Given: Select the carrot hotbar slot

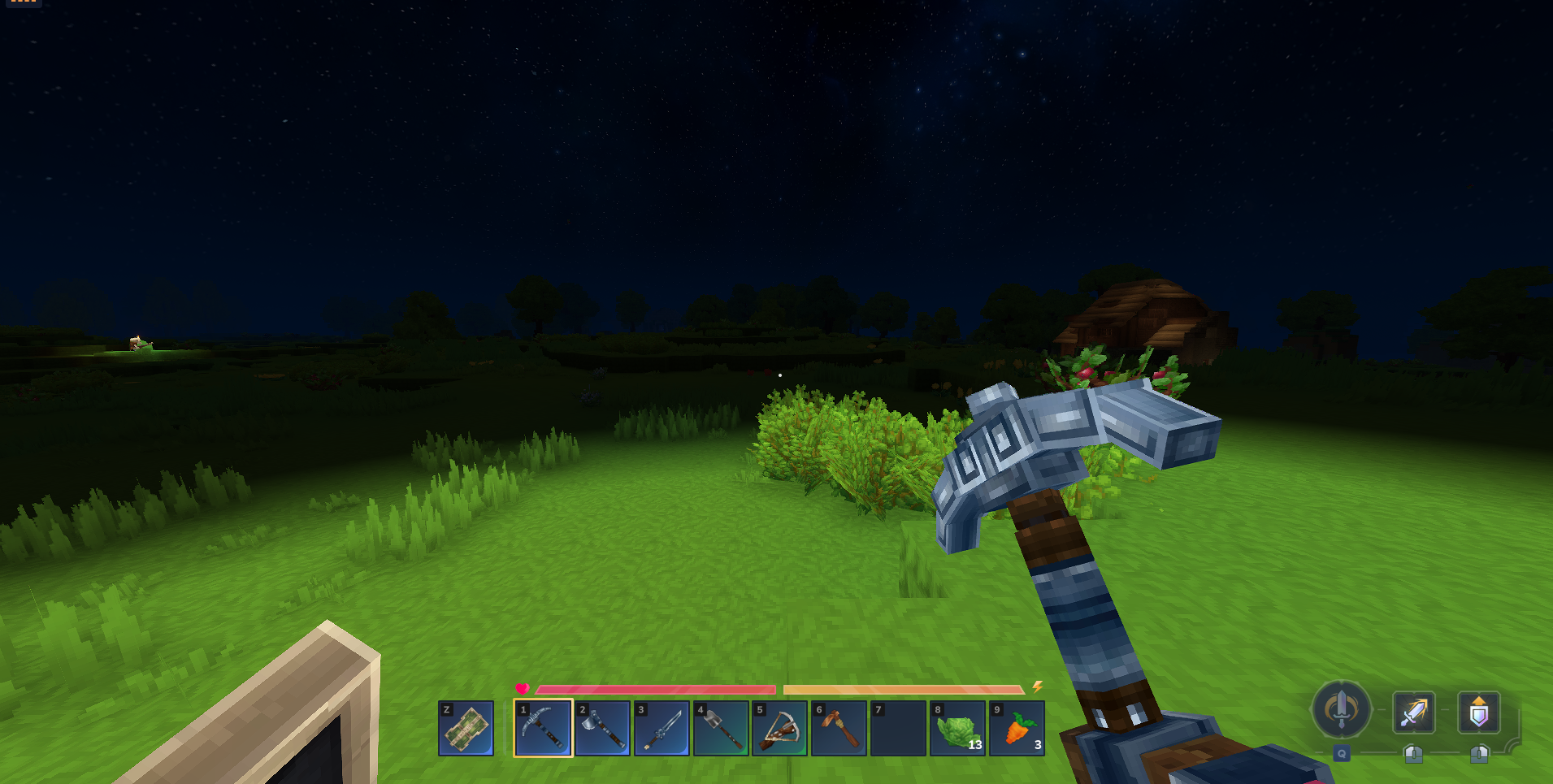Looking at the screenshot, I should 1017,728.
